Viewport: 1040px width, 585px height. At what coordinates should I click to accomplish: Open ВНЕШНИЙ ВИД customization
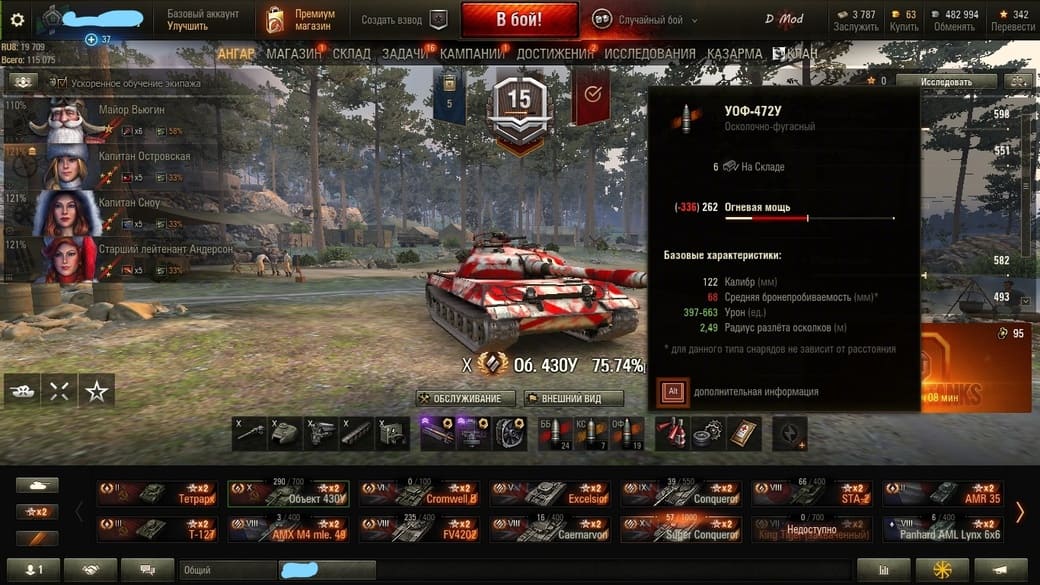coord(572,398)
